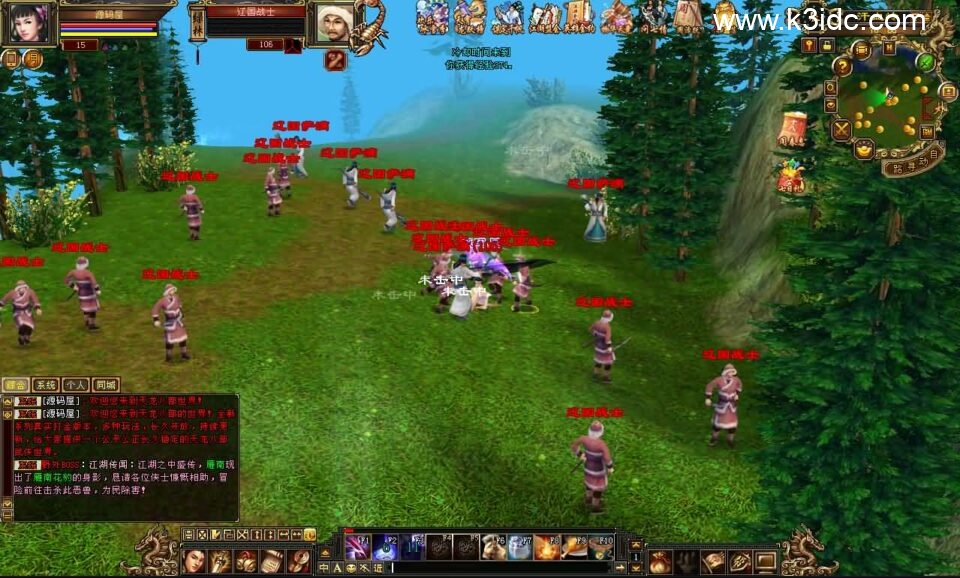Image resolution: width=960 pixels, height=578 pixels.
Task: Open the money pouch bag icon
Action: point(660,561)
